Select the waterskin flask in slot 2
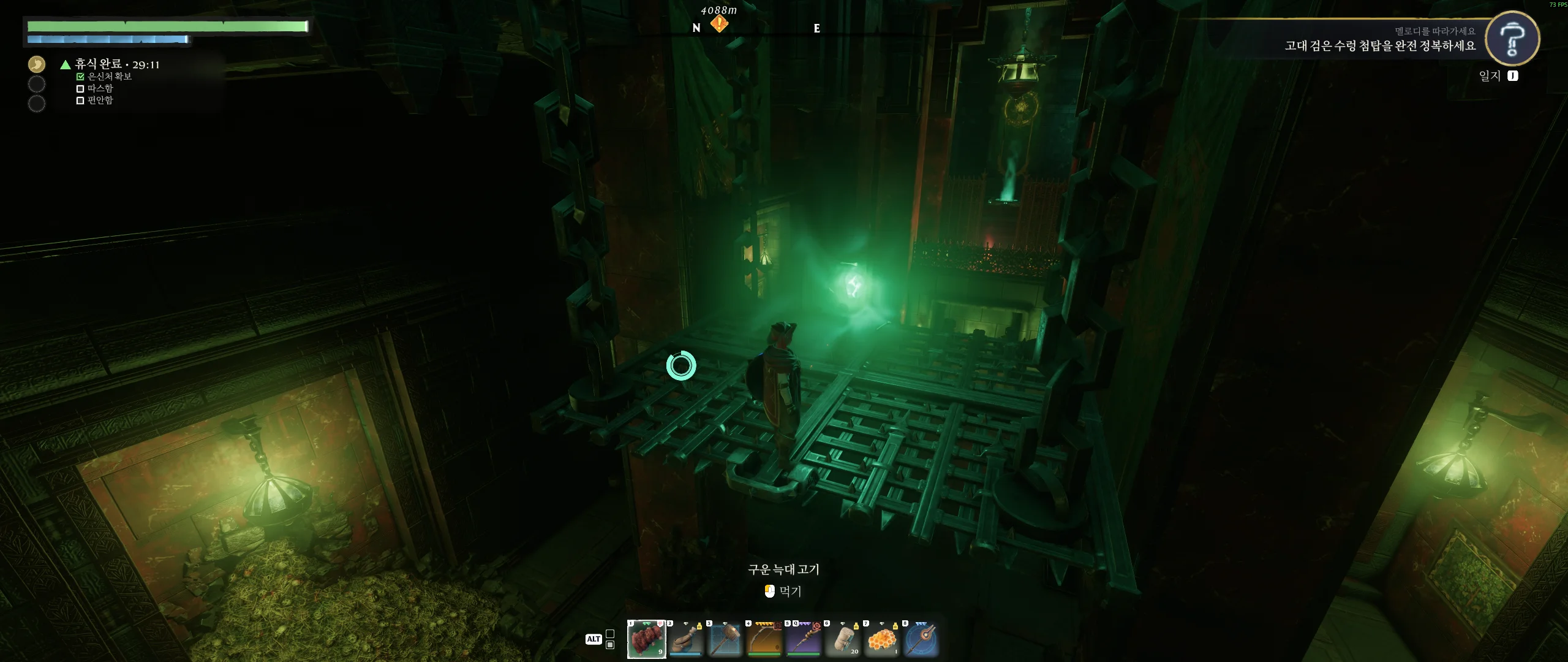 coord(685,639)
